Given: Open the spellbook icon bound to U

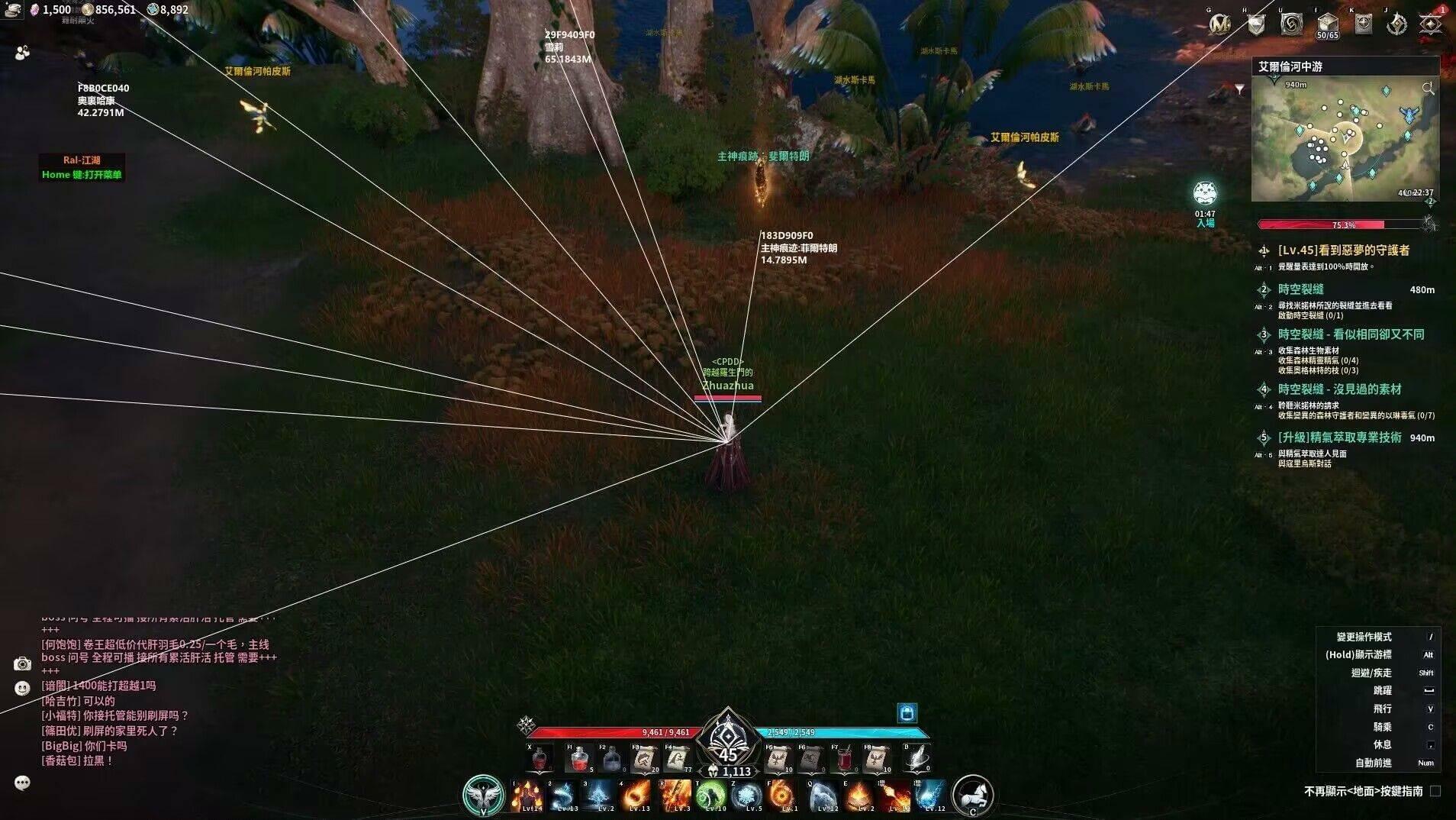Looking at the screenshot, I should pos(1290,23).
